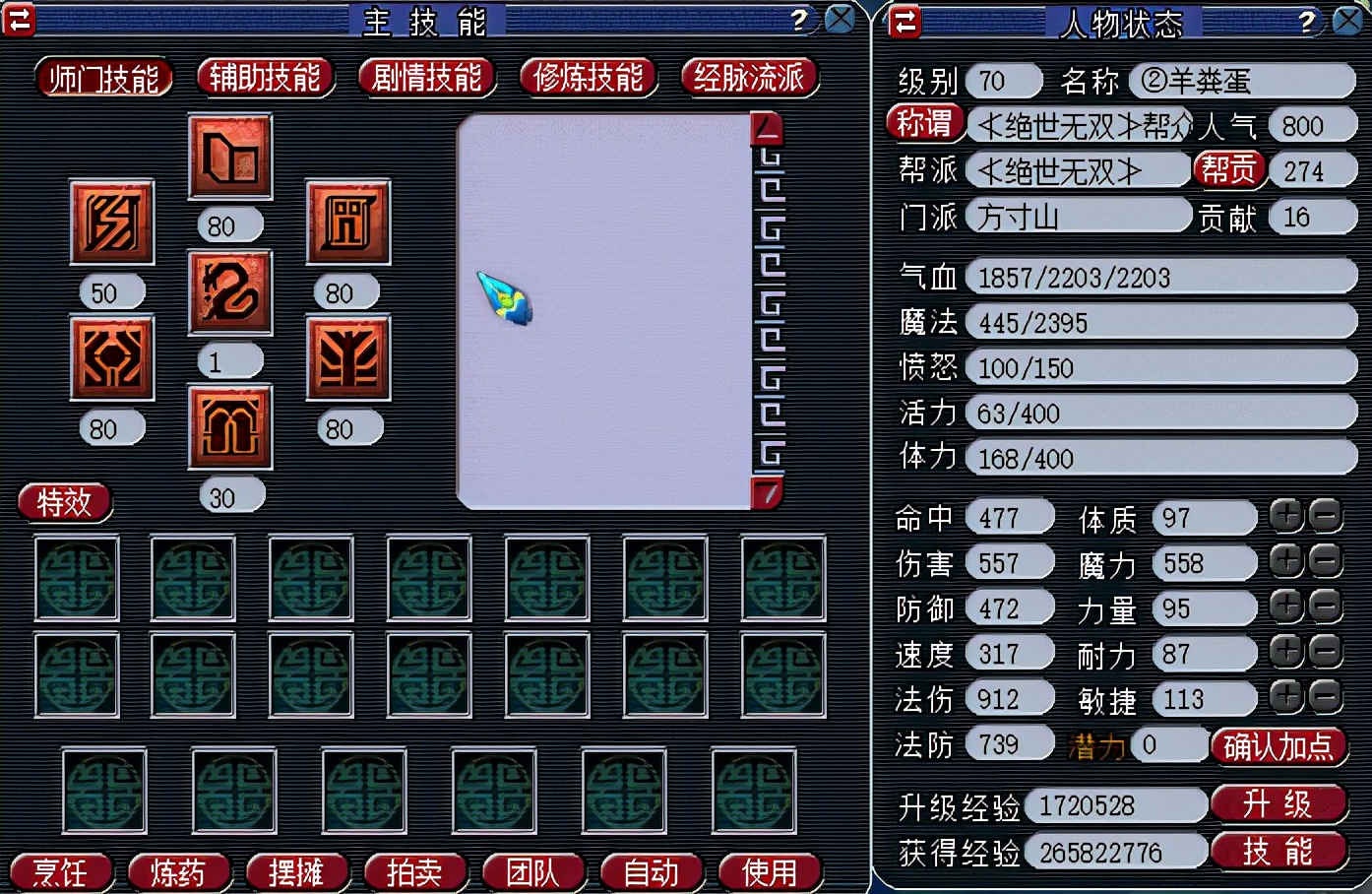Increase 体质 with its plus button
This screenshot has height=894, width=1372.
(x=1285, y=516)
